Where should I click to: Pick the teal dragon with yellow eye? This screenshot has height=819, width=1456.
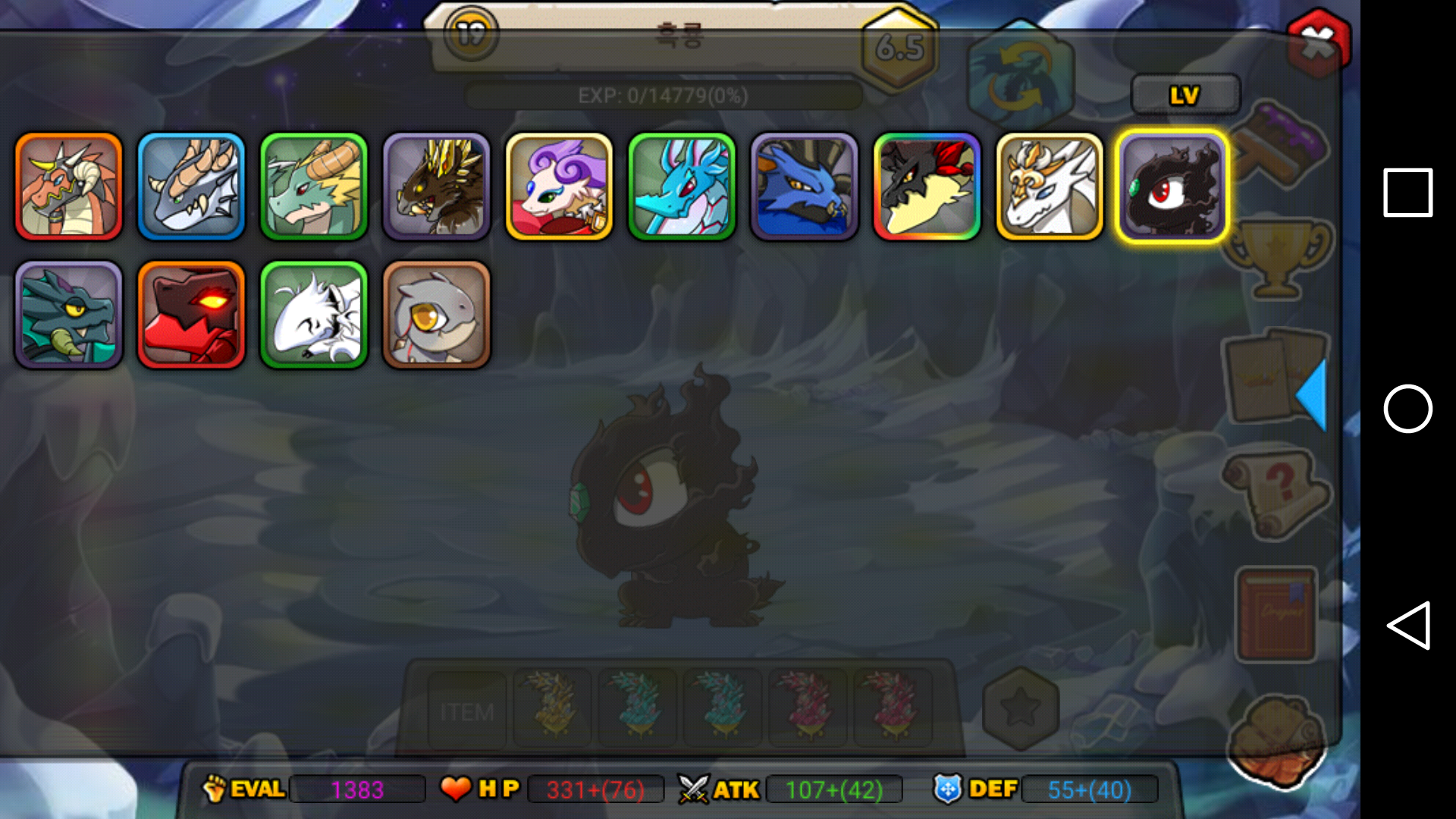pyautogui.click(x=68, y=315)
